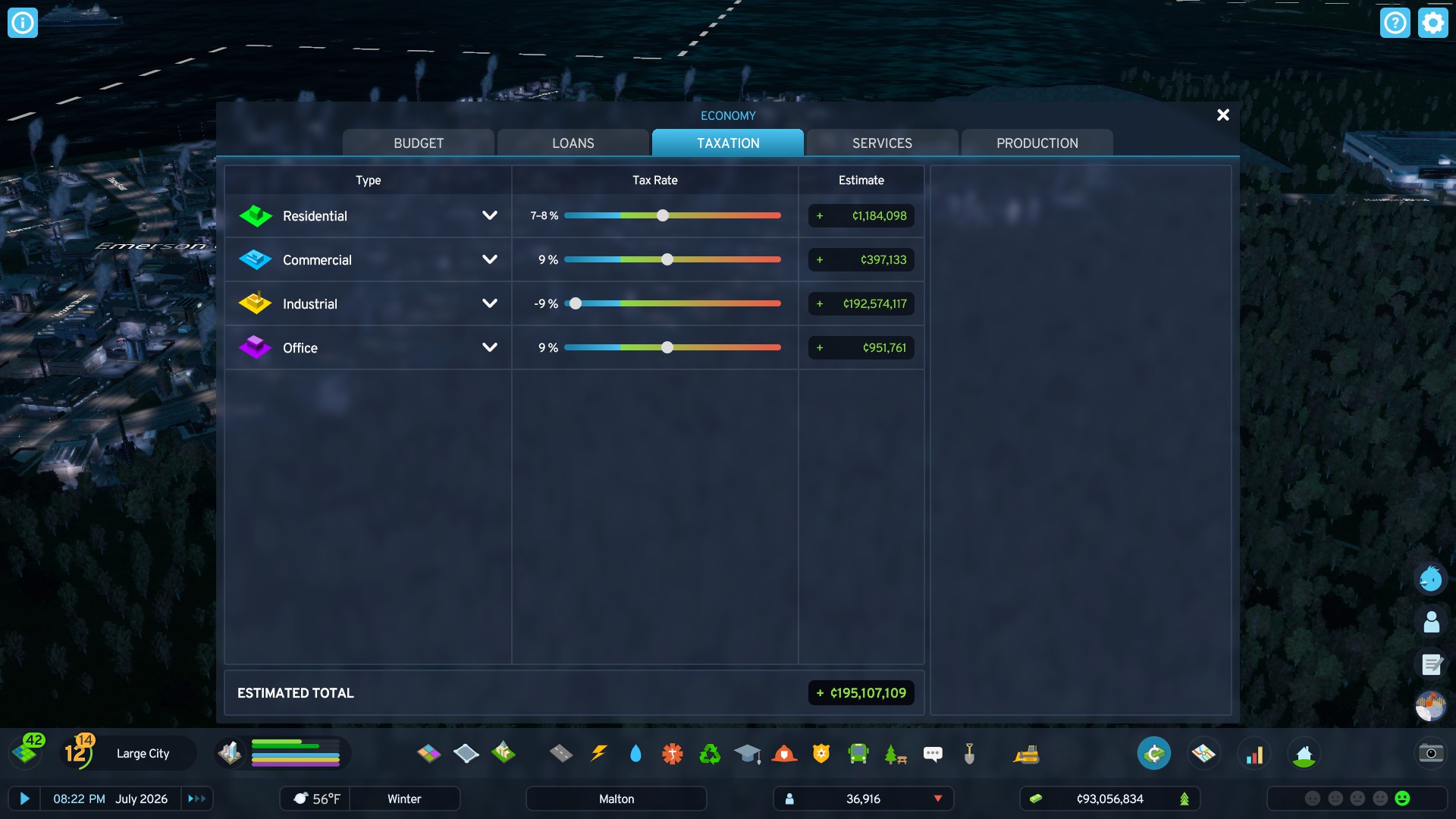The height and width of the screenshot is (819, 1456).
Task: Open the Healthcare services menu
Action: (672, 753)
